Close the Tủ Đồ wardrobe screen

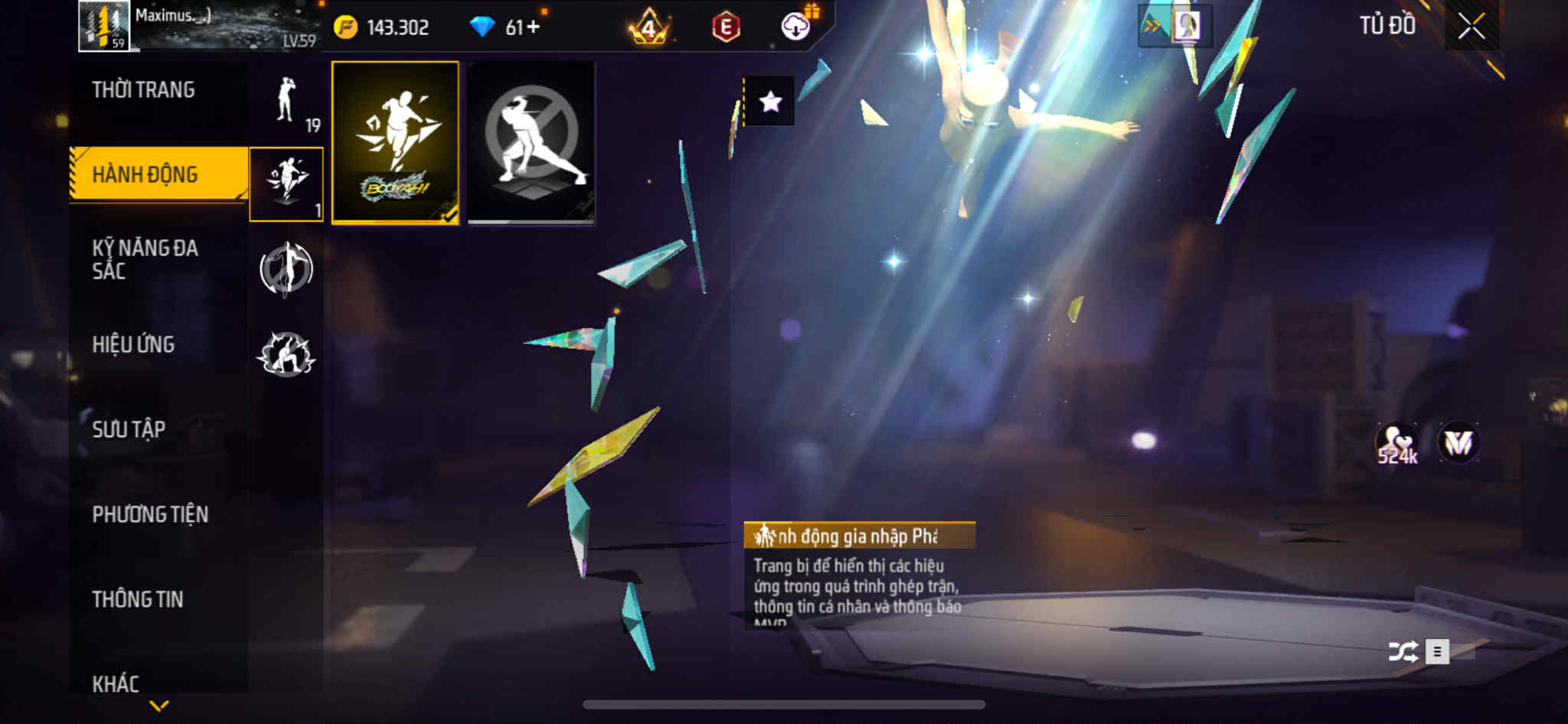pyautogui.click(x=1471, y=27)
